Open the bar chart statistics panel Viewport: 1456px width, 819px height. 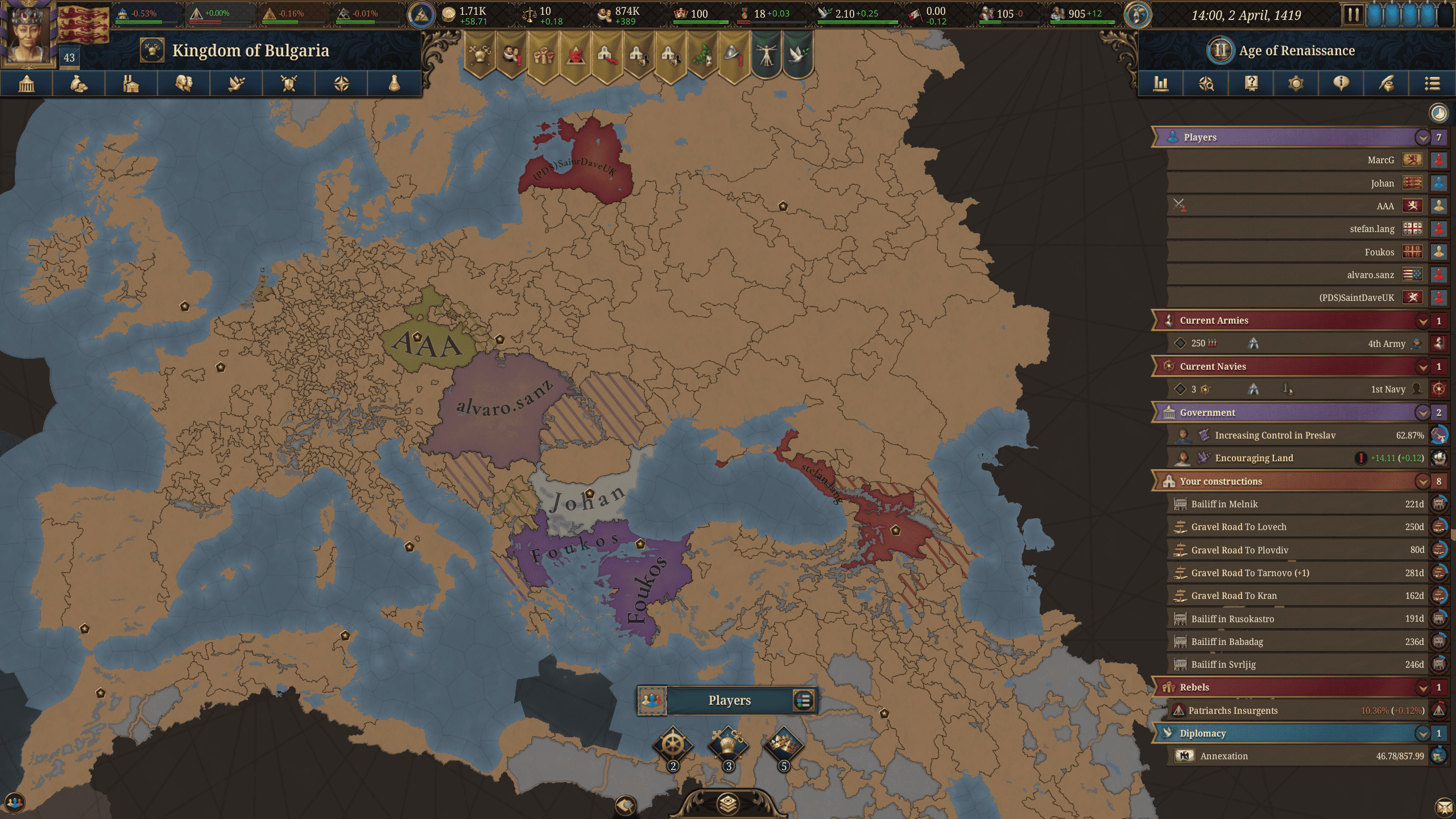click(x=1160, y=84)
